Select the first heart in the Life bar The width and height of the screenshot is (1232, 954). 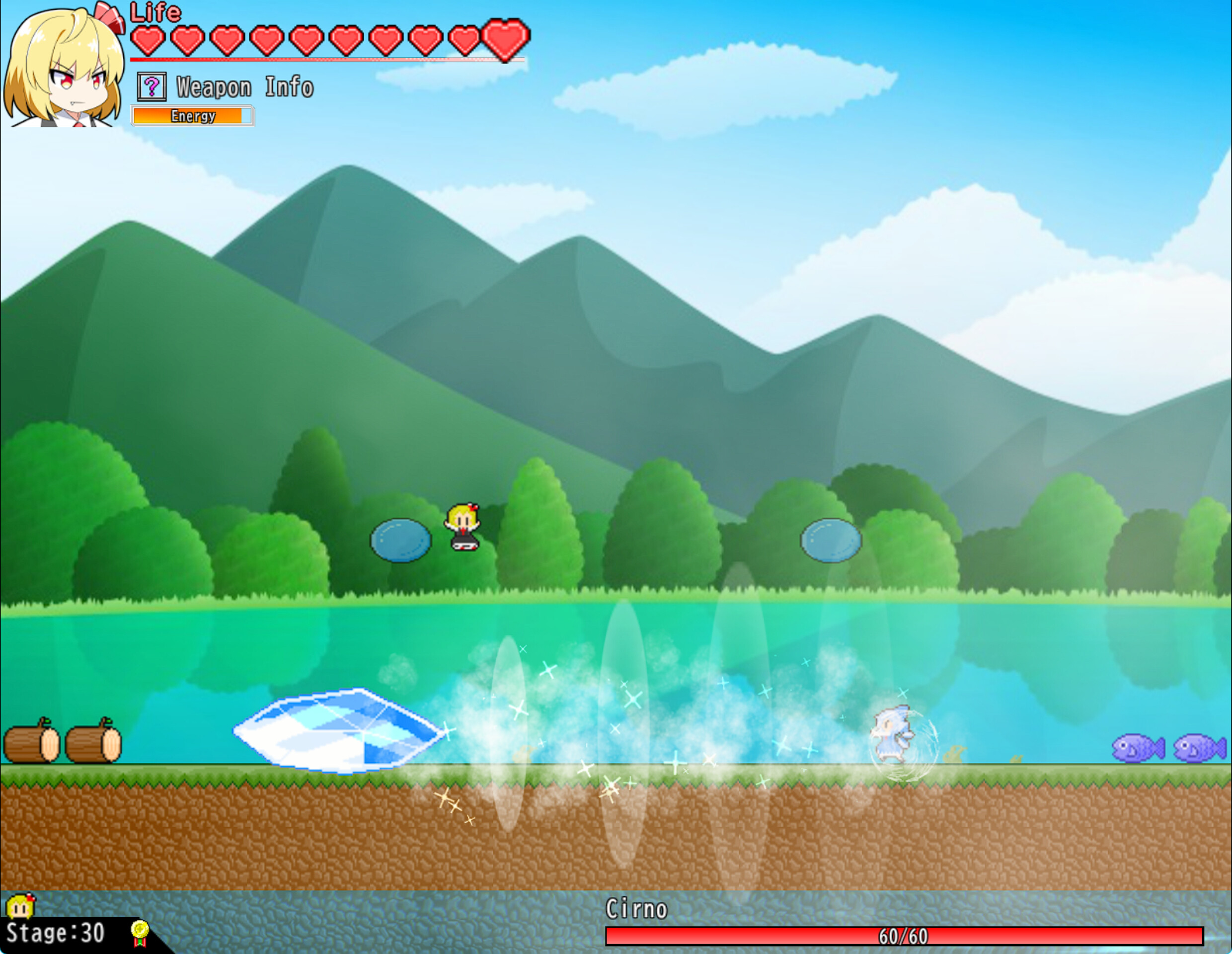point(149,38)
